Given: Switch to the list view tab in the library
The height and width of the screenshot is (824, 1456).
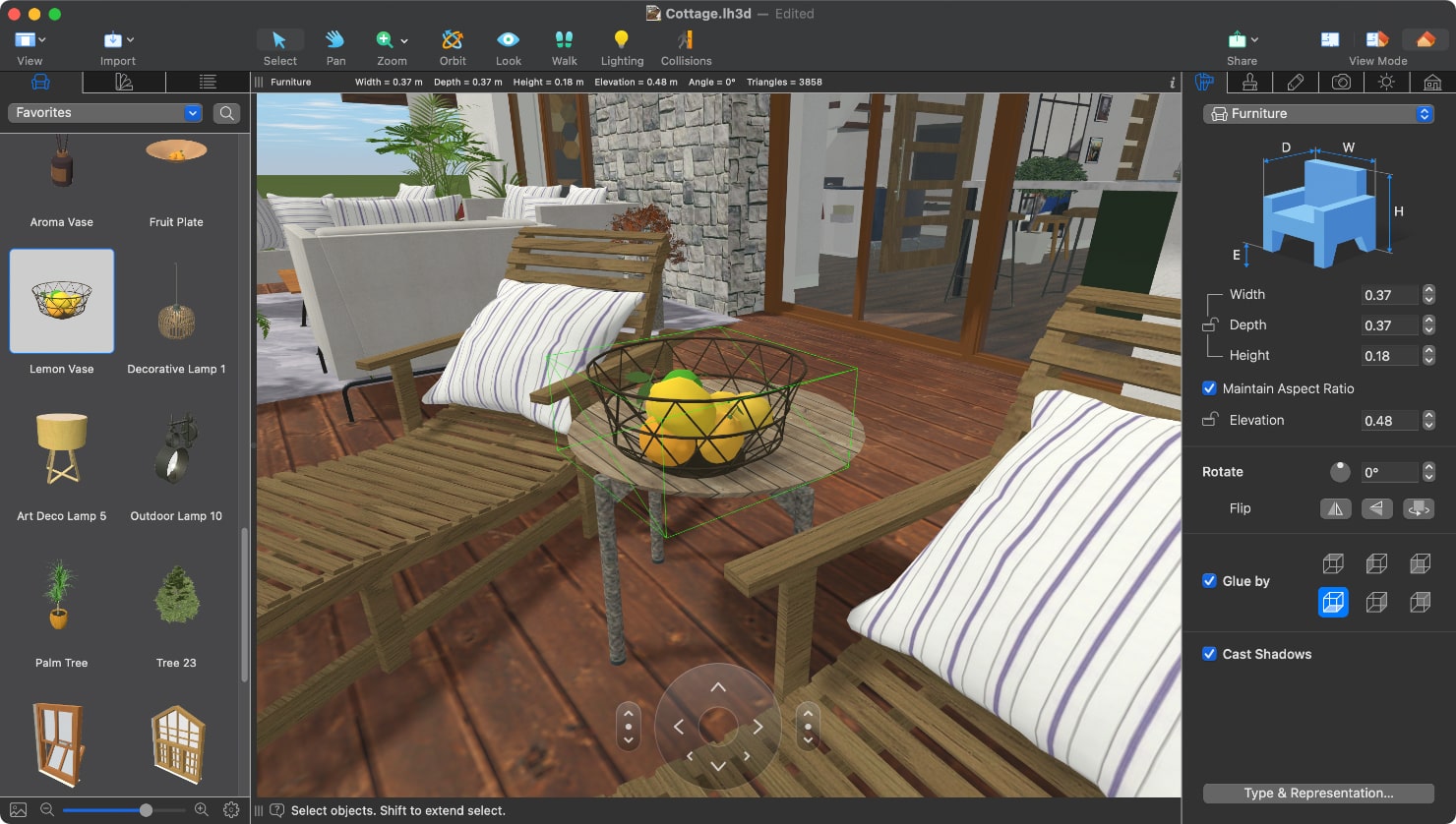Looking at the screenshot, I should [208, 82].
